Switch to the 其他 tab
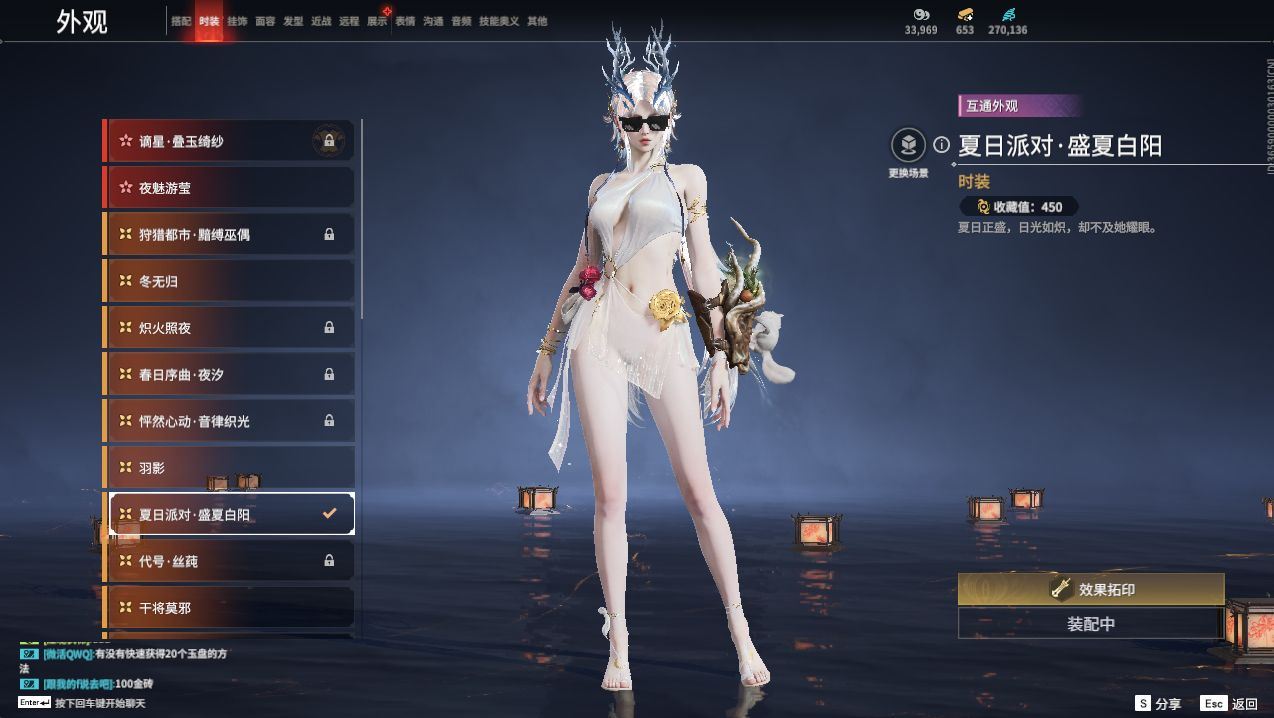The width and height of the screenshot is (1274, 718). [537, 21]
